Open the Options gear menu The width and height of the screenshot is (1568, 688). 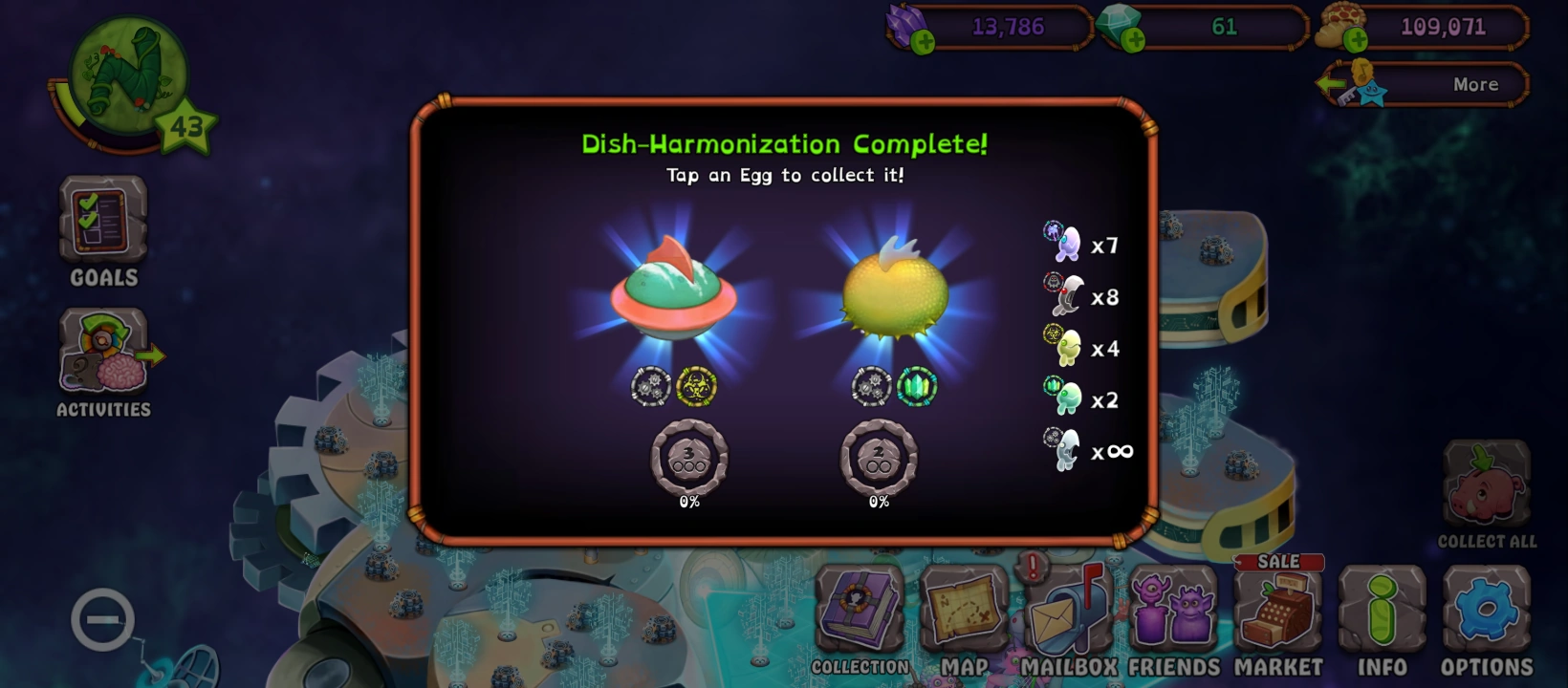tap(1485, 612)
